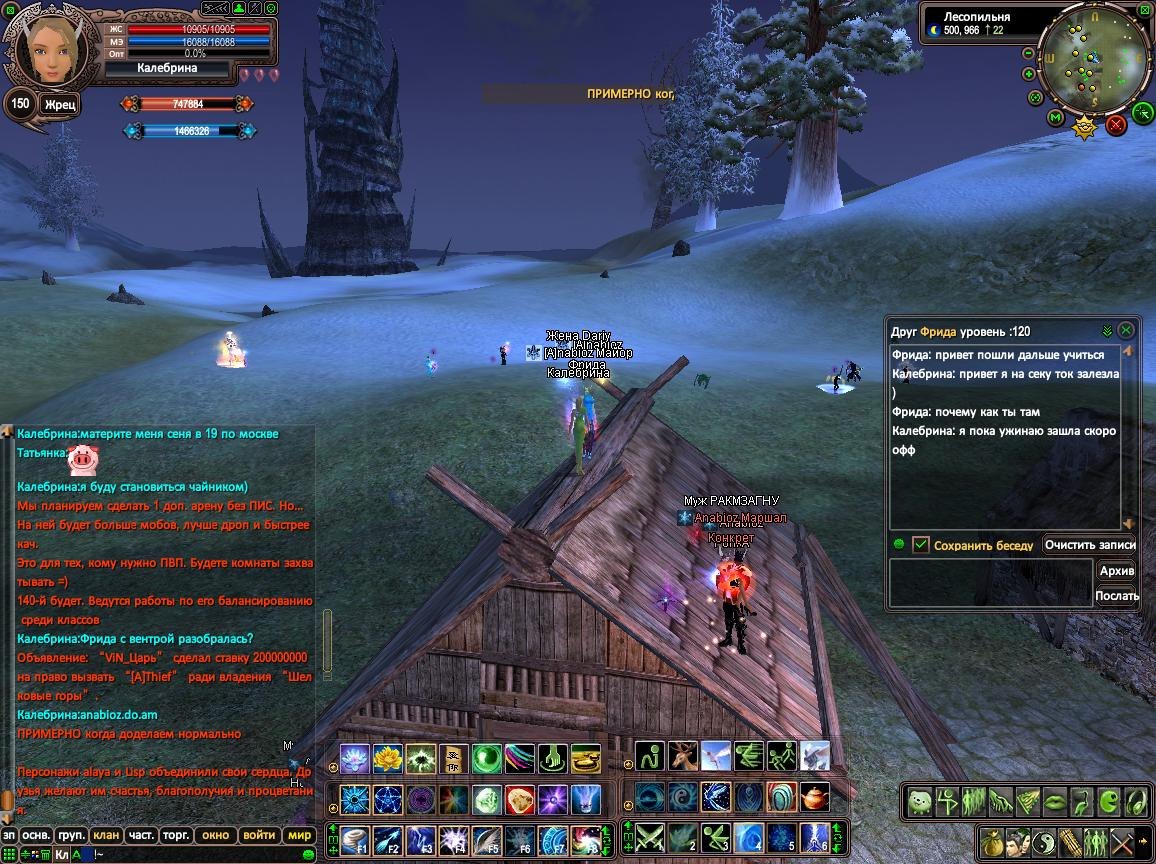
Task: Clear chat with Очистить записи button
Action: [1089, 545]
